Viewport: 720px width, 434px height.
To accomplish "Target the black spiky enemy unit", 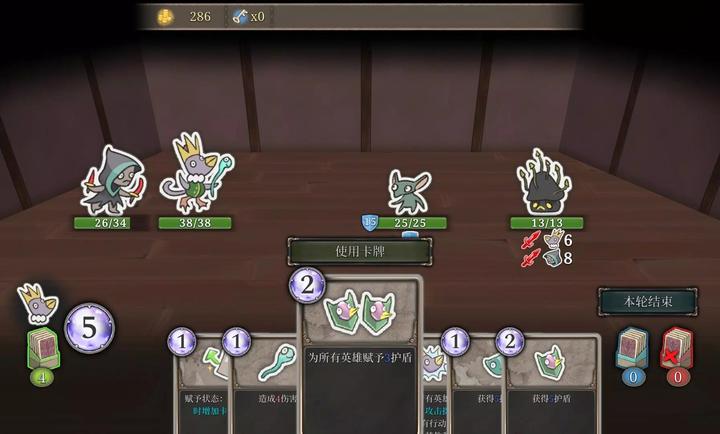I will pos(546,183).
